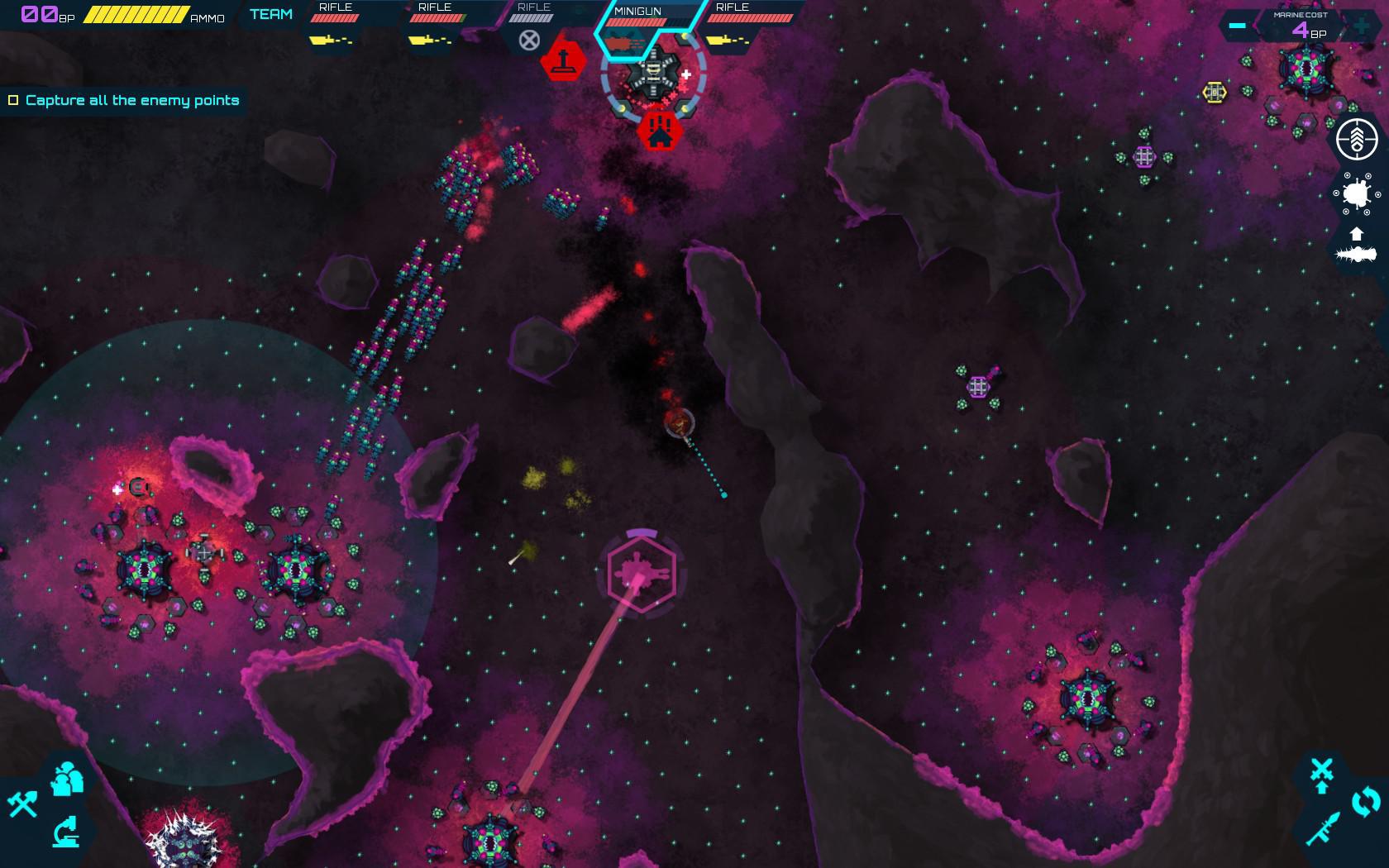Click the yellow ammo bar
1389x868 pixels.
[136, 12]
